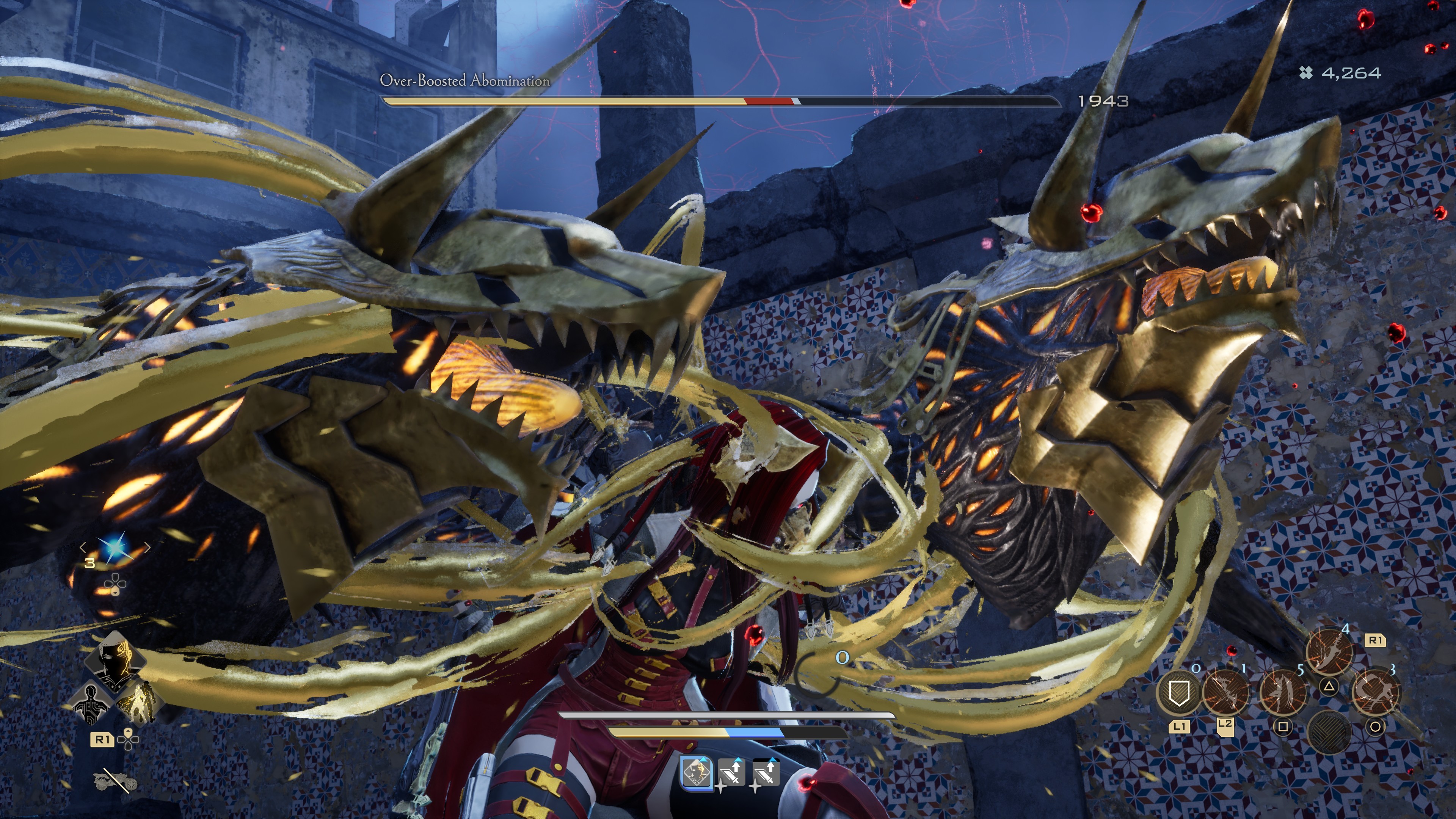Image resolution: width=1456 pixels, height=819 pixels.
Task: Select the empty hatched skill slot
Action: [x=1329, y=731]
